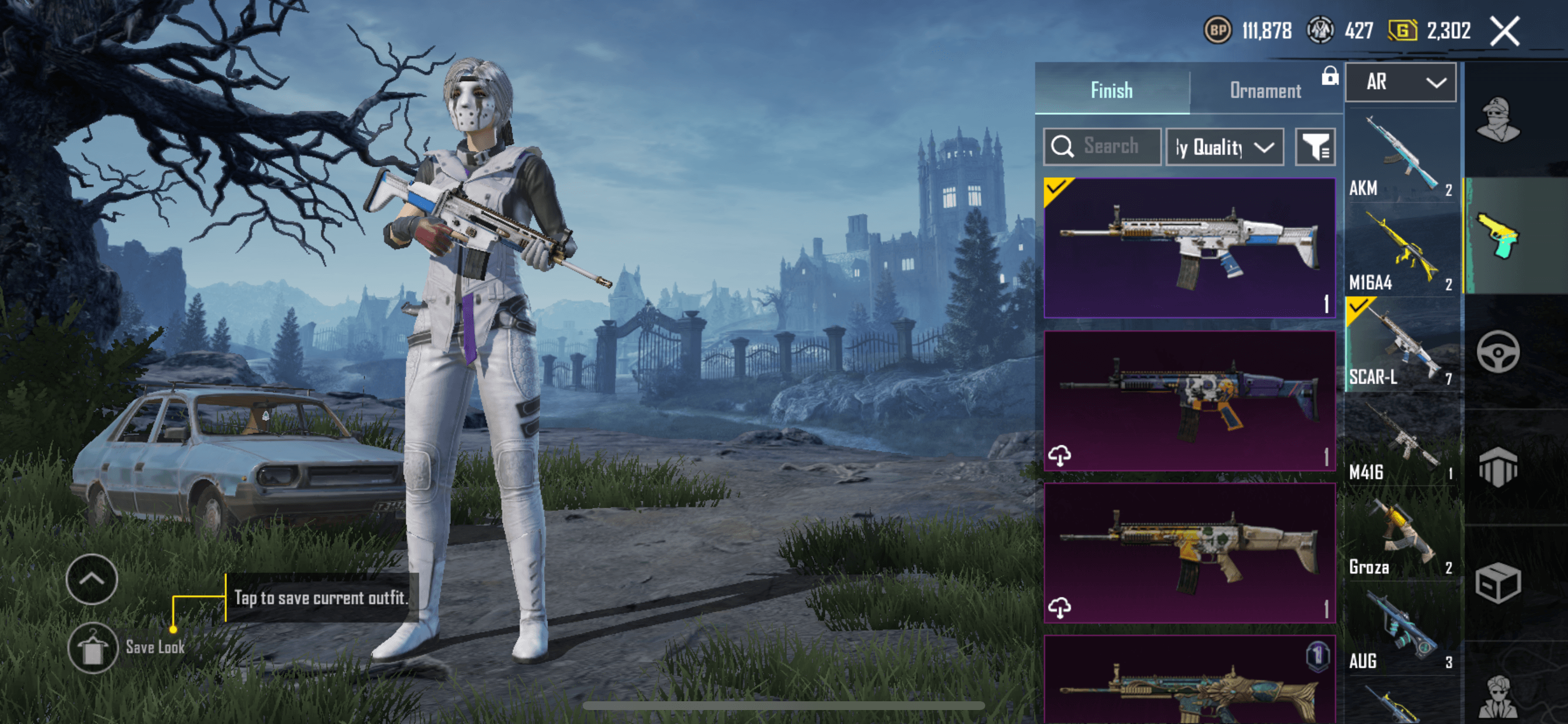The height and width of the screenshot is (724, 1568).
Task: Open the crate box category
Action: click(1497, 583)
